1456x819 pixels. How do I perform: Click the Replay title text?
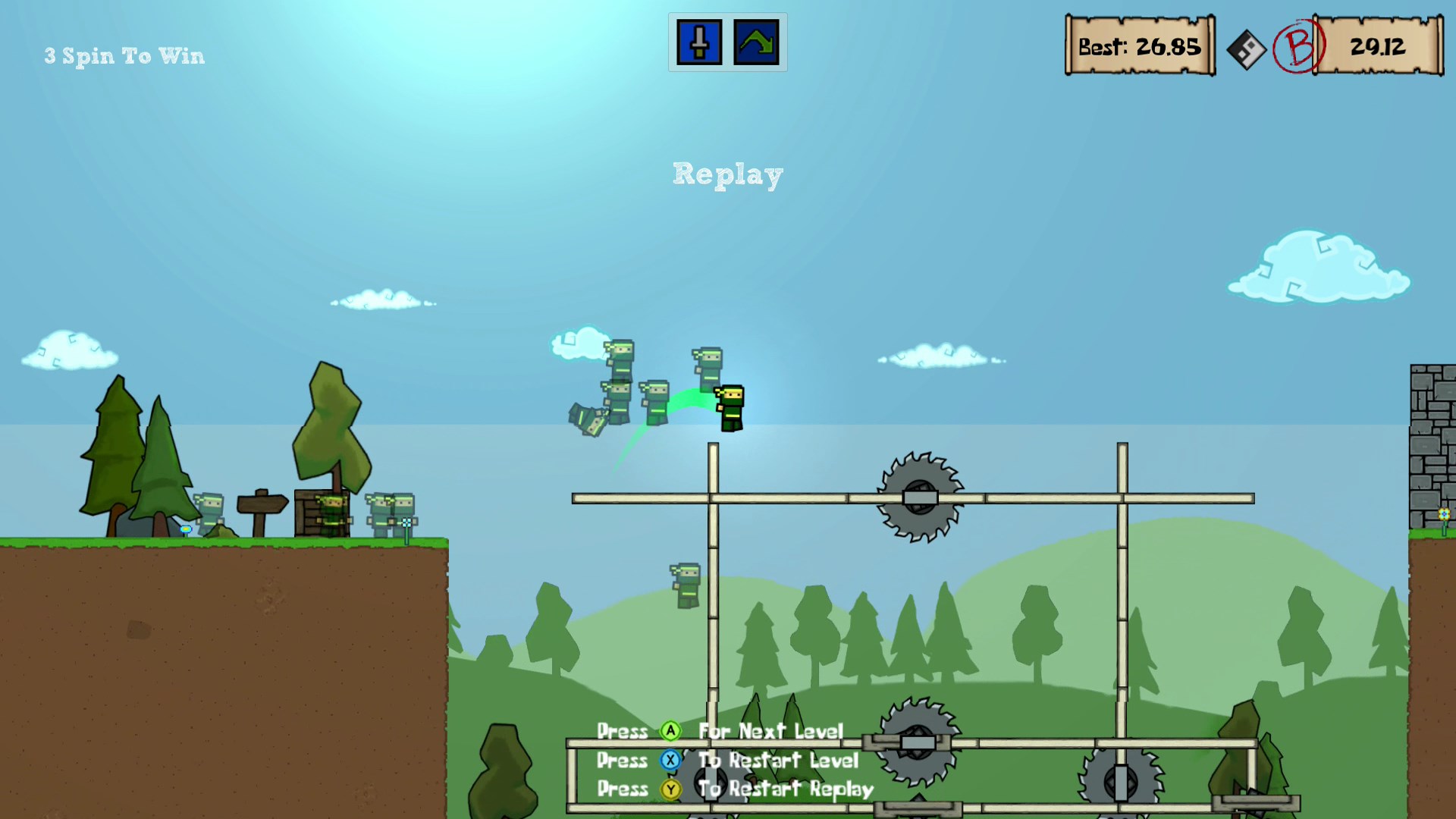(x=727, y=174)
